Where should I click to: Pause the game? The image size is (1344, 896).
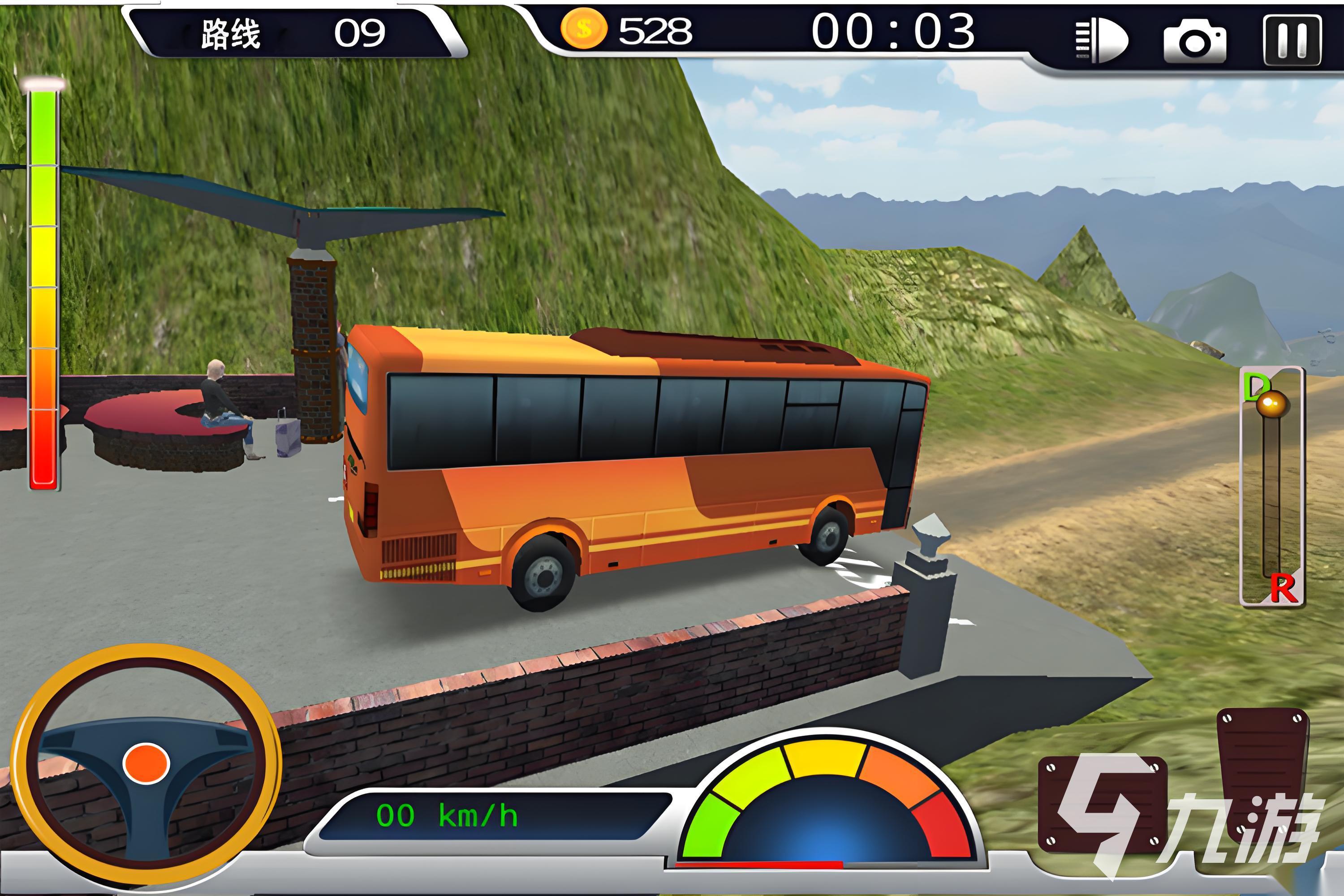pos(1292,41)
